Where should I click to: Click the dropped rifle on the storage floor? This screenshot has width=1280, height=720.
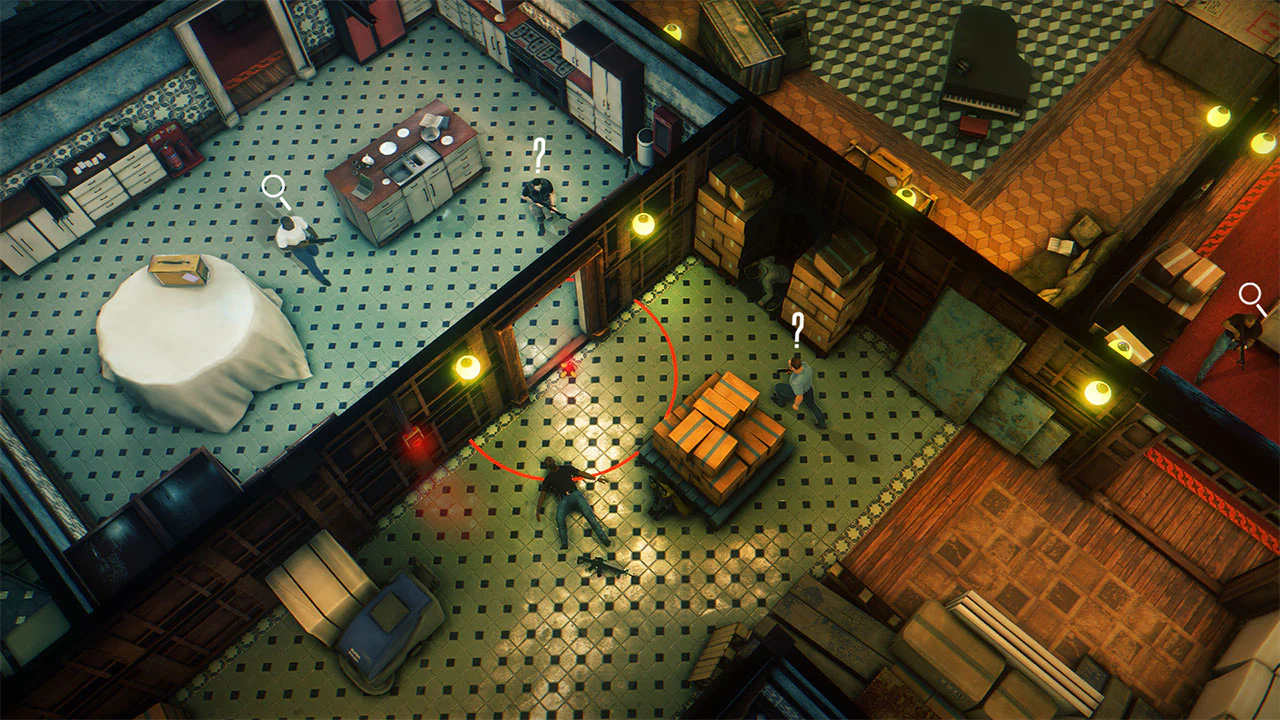point(600,565)
